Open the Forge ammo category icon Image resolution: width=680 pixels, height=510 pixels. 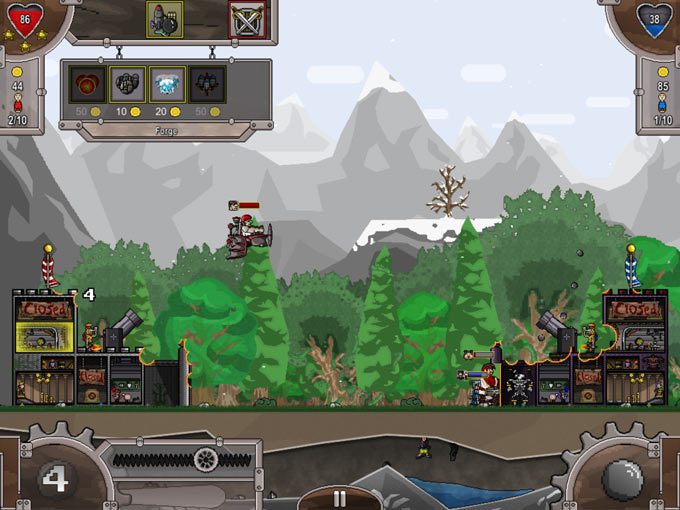pos(165,18)
